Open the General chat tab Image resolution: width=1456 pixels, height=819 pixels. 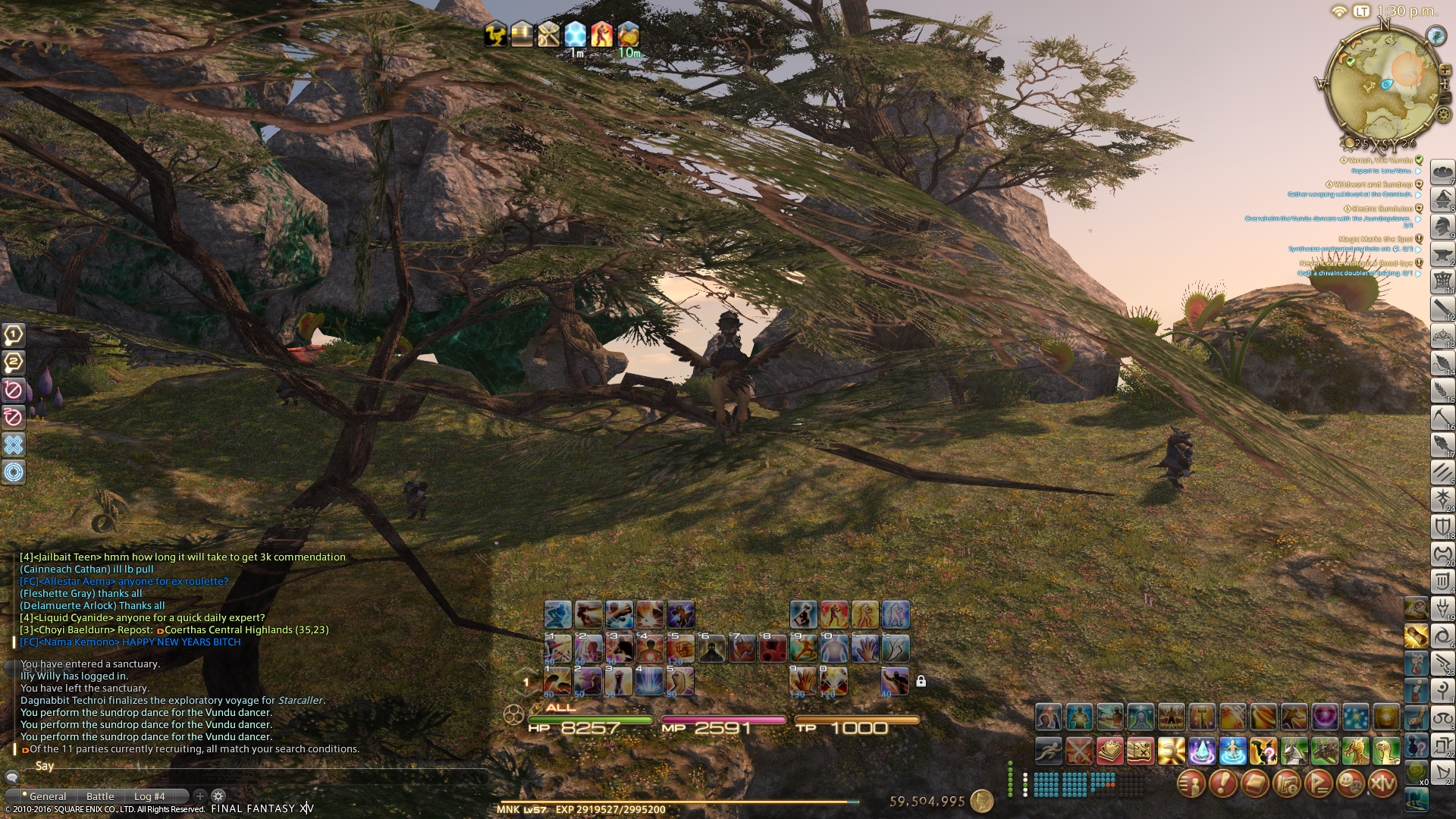48,796
